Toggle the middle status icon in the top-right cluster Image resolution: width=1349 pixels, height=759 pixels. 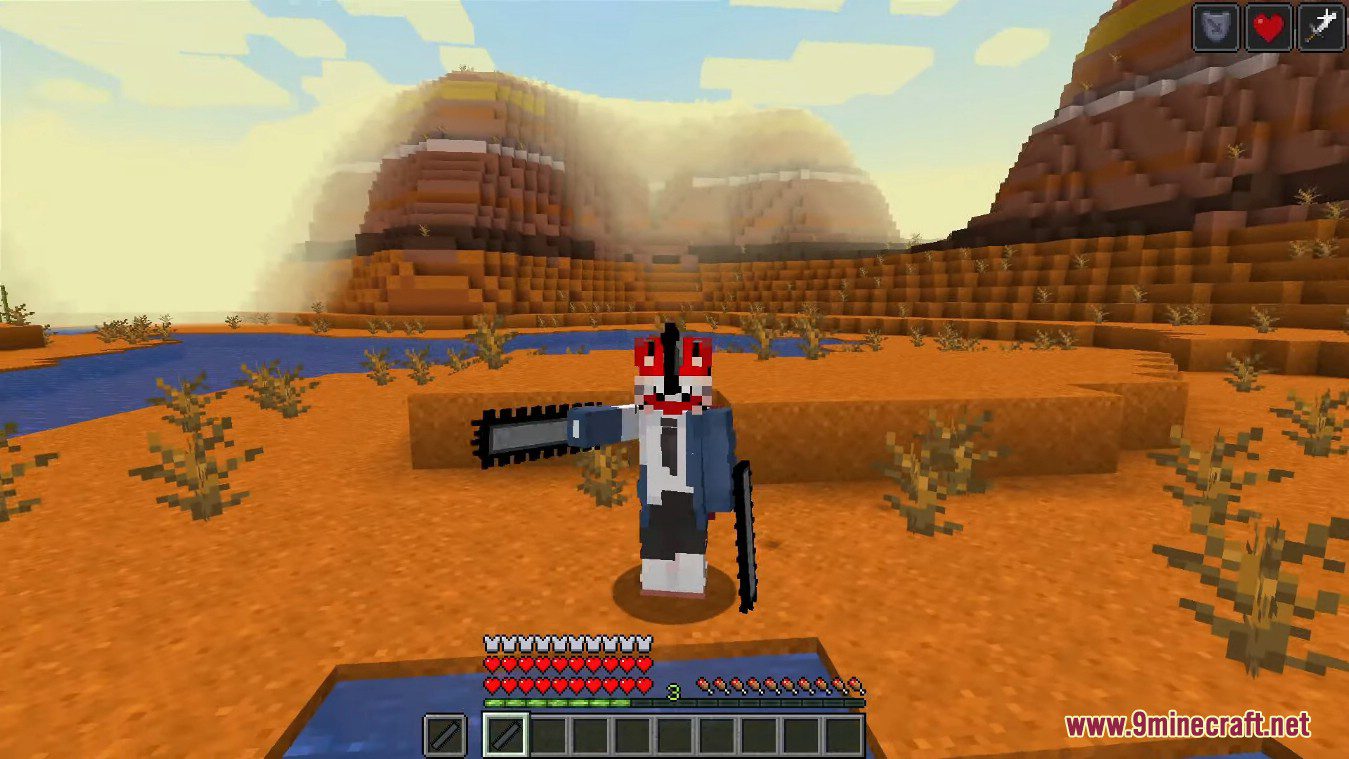click(1266, 27)
